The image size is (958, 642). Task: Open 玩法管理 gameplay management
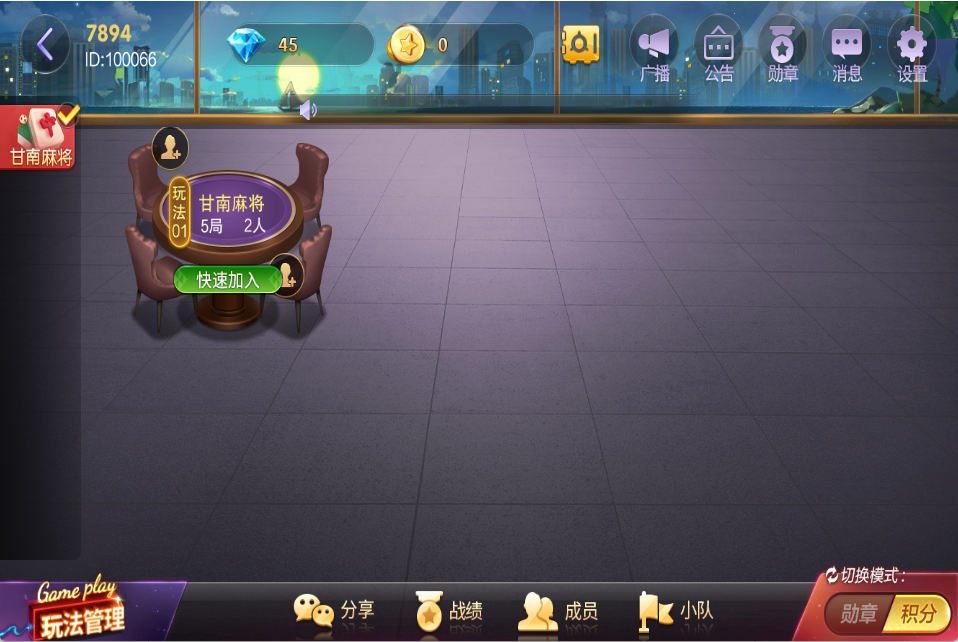(x=84, y=612)
